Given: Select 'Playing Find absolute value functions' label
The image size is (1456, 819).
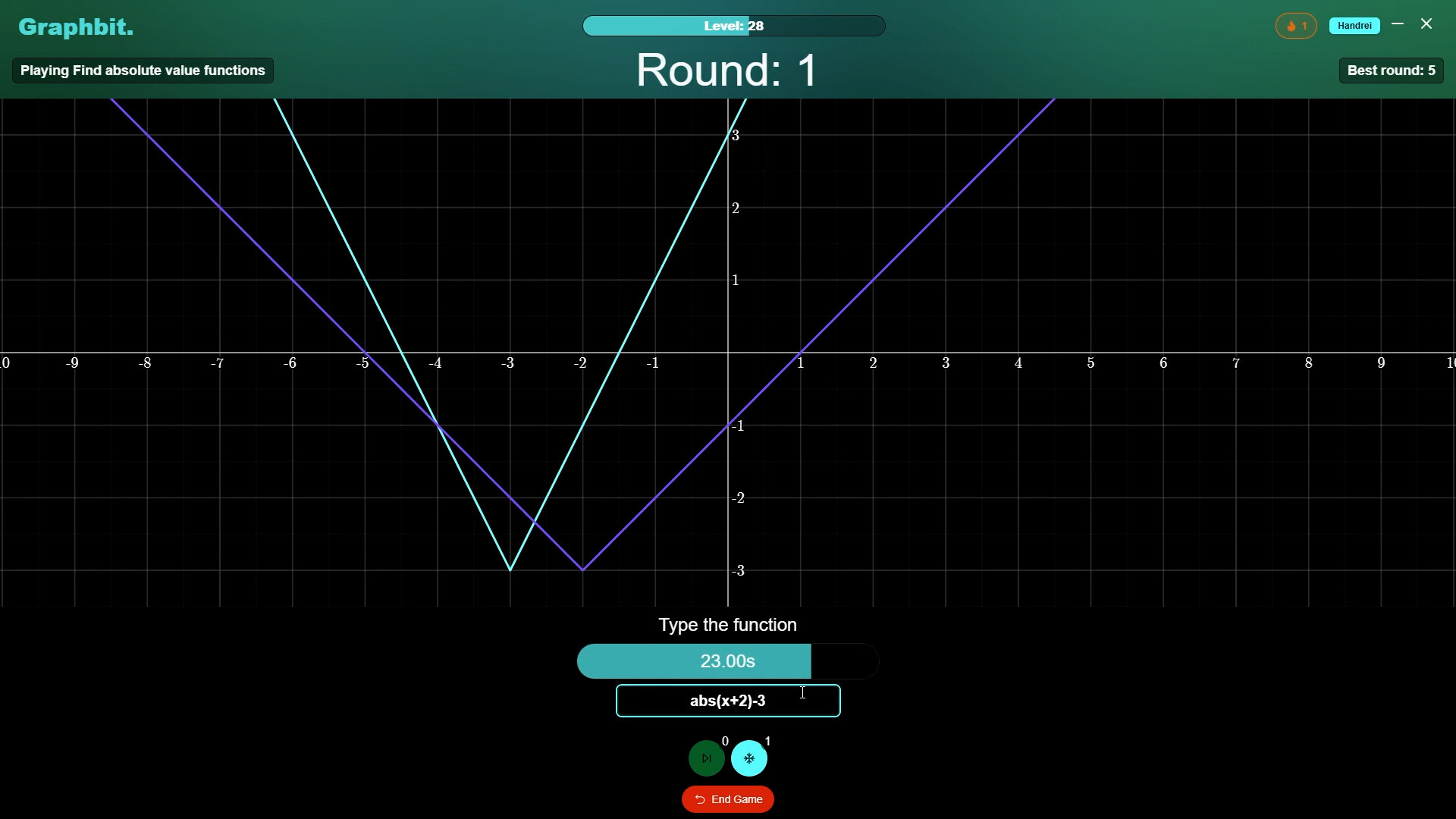Looking at the screenshot, I should click(x=141, y=70).
